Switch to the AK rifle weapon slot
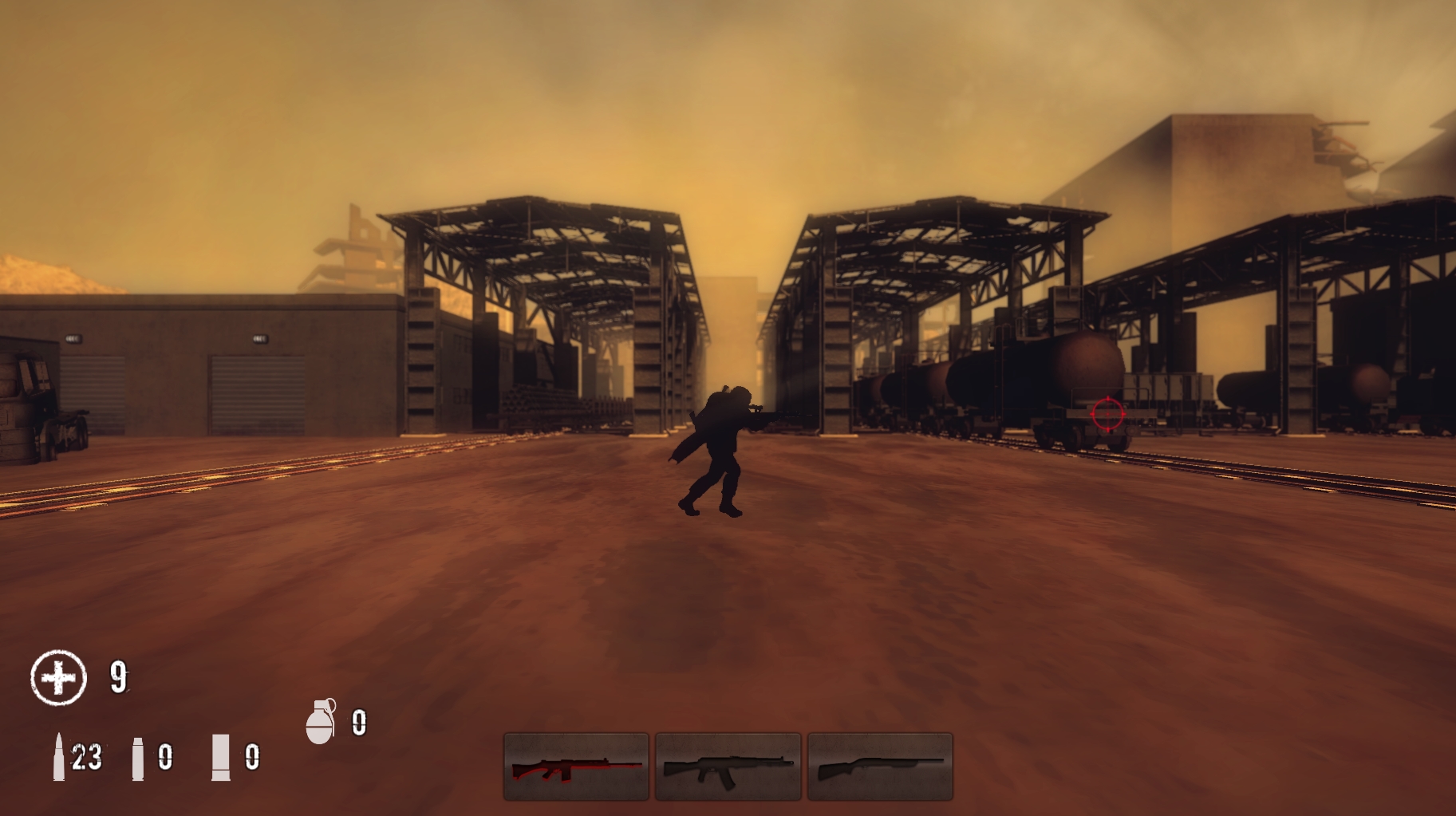Image resolution: width=1456 pixels, height=816 pixels. click(728, 766)
